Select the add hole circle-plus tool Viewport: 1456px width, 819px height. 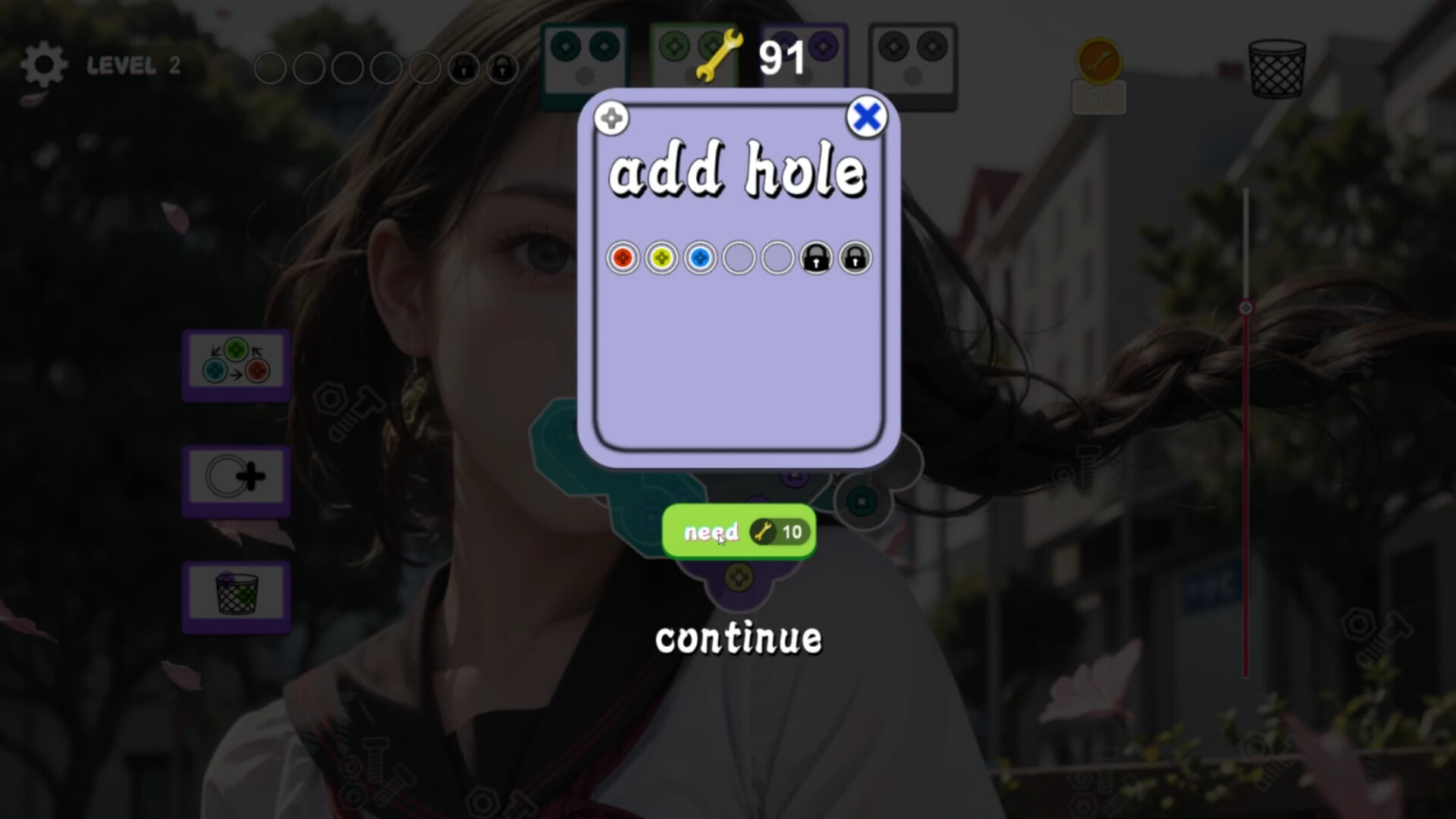(x=236, y=478)
